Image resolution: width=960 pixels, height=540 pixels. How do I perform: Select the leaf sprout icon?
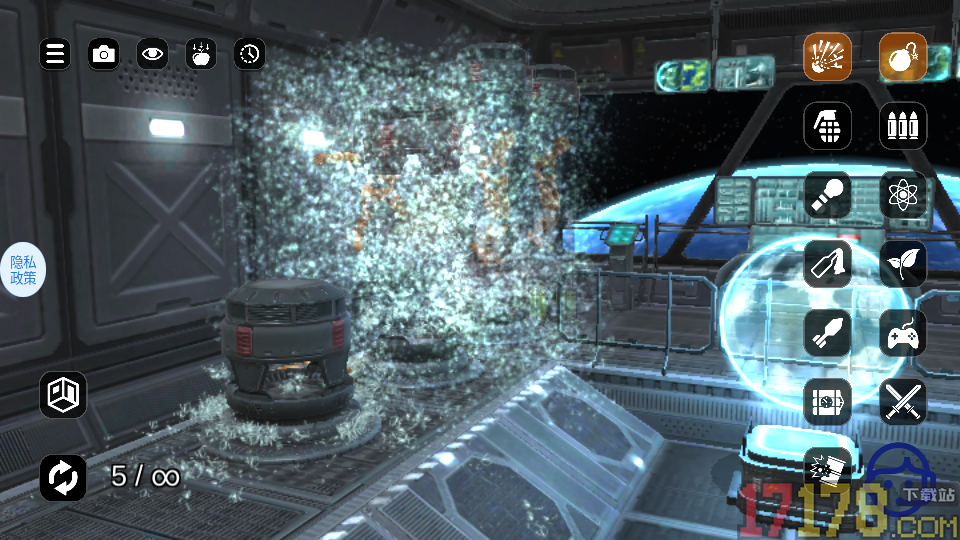click(903, 264)
